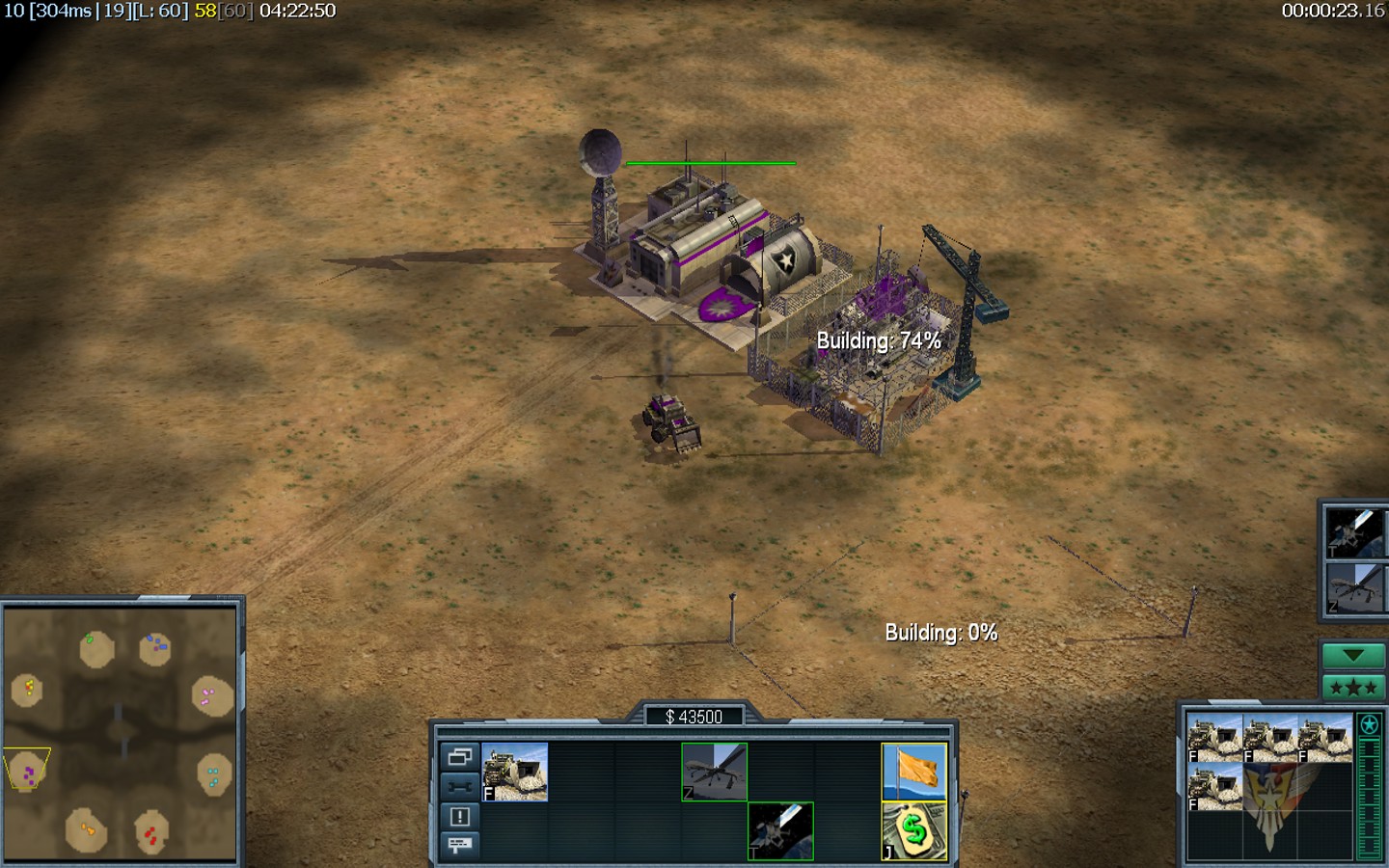Click the green dollar-tag Sell button

tap(914, 830)
